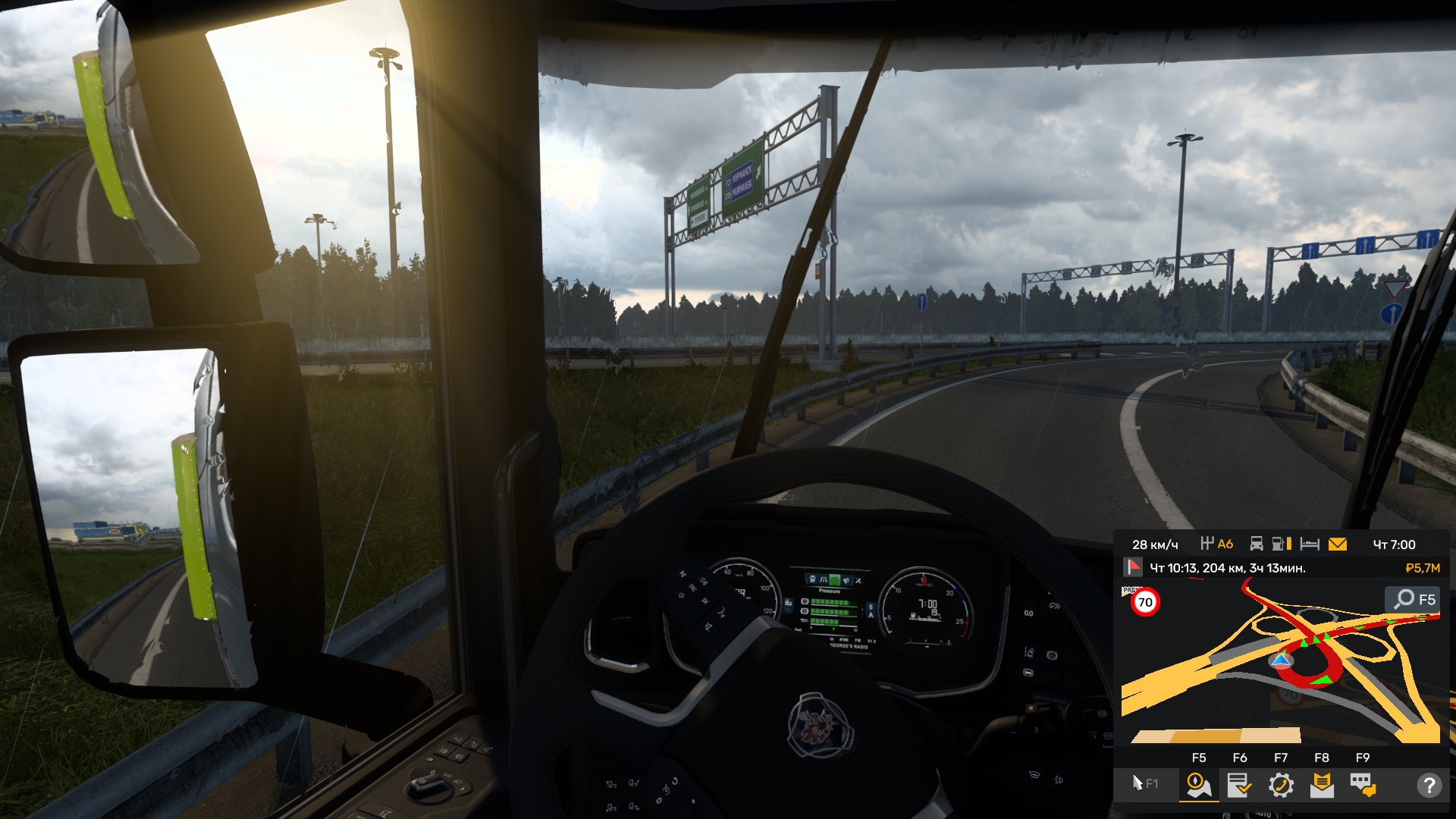Viewport: 1456px width, 819px height.
Task: Select the red destination flag icon
Action: [1133, 567]
